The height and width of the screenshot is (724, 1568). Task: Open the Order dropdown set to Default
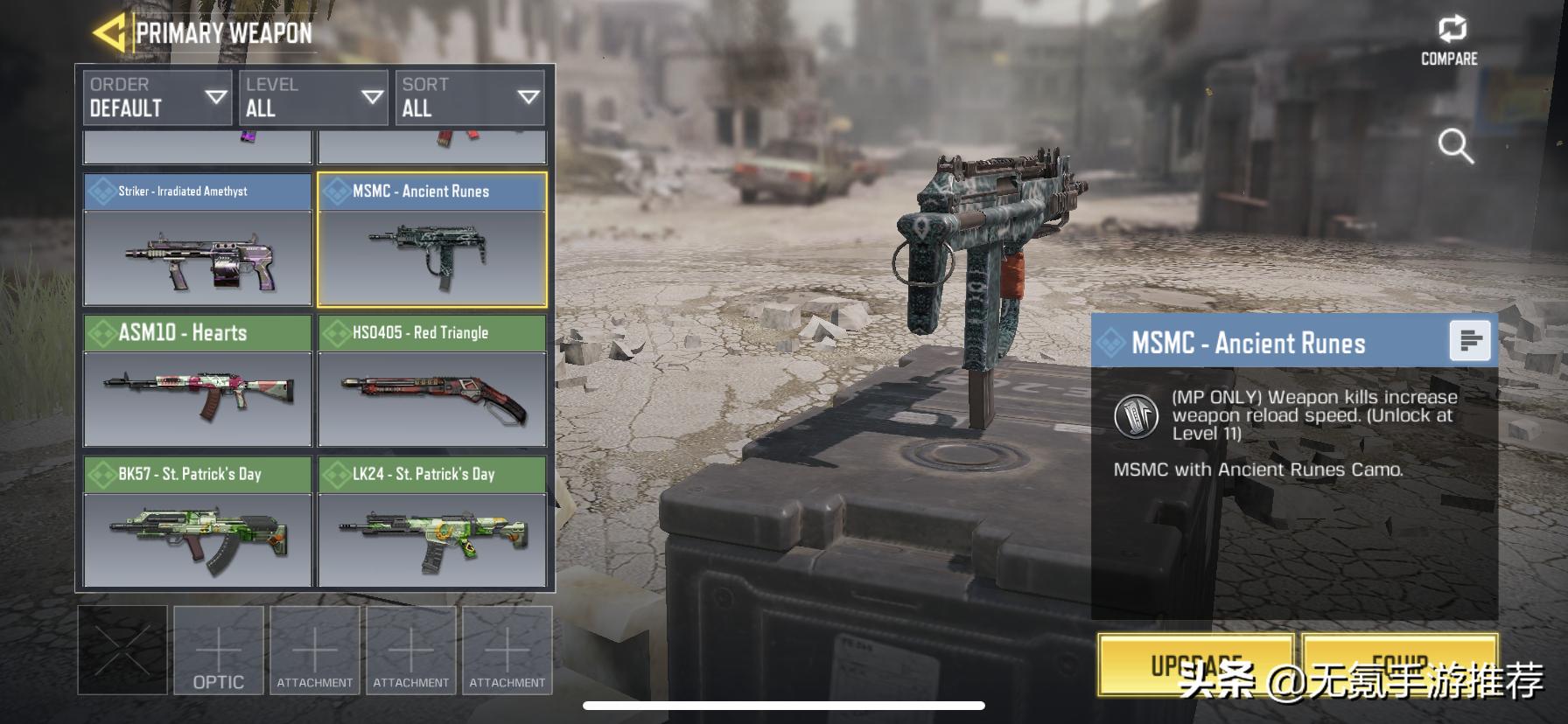157,97
